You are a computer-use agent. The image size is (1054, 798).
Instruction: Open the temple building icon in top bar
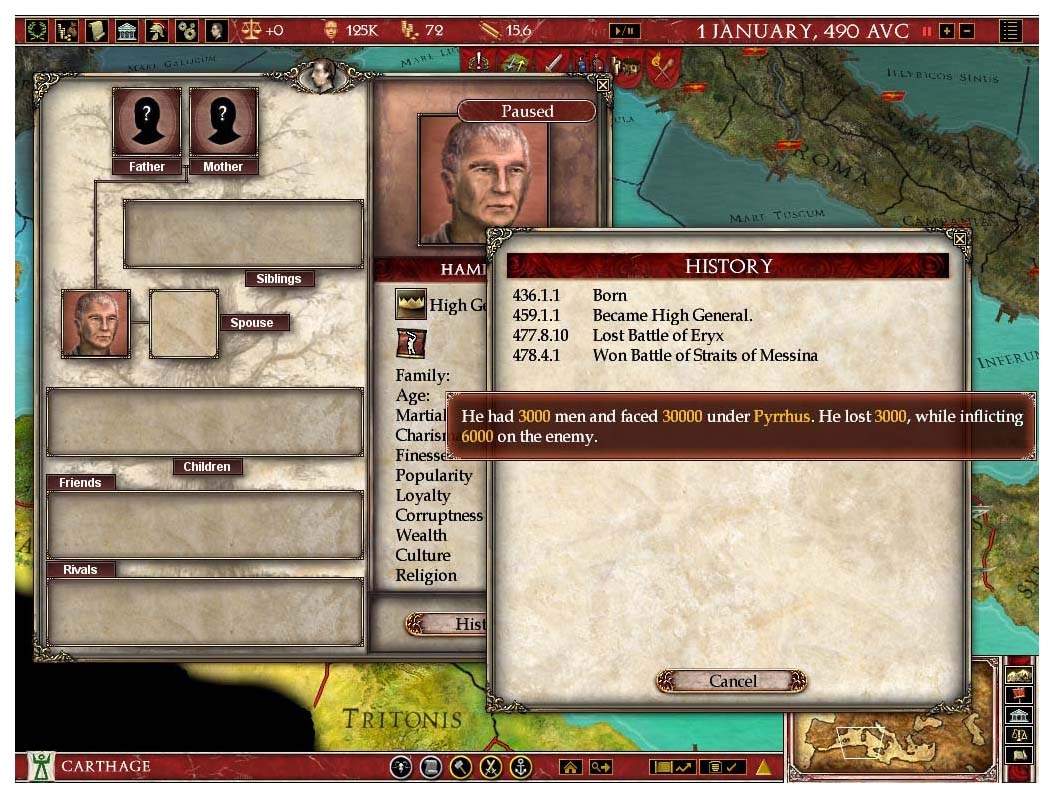[128, 30]
